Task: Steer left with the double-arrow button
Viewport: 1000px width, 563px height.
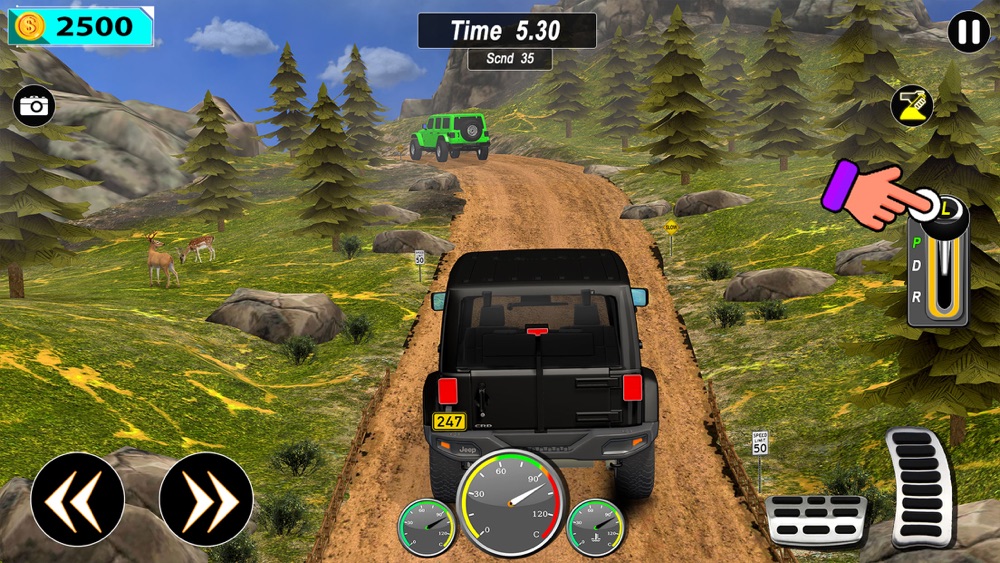Action: [x=78, y=499]
